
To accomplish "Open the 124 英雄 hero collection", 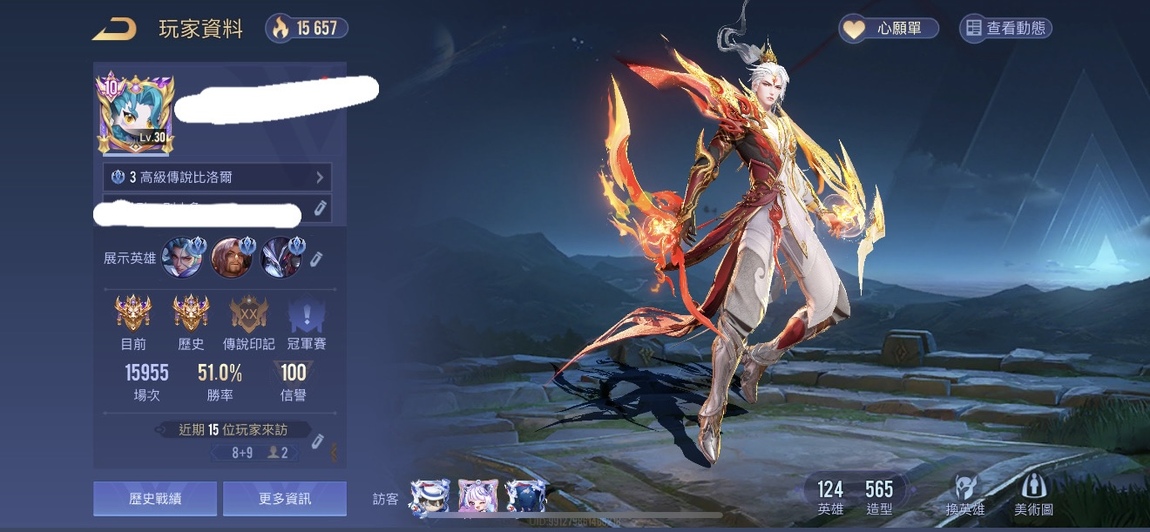I will 830,497.
